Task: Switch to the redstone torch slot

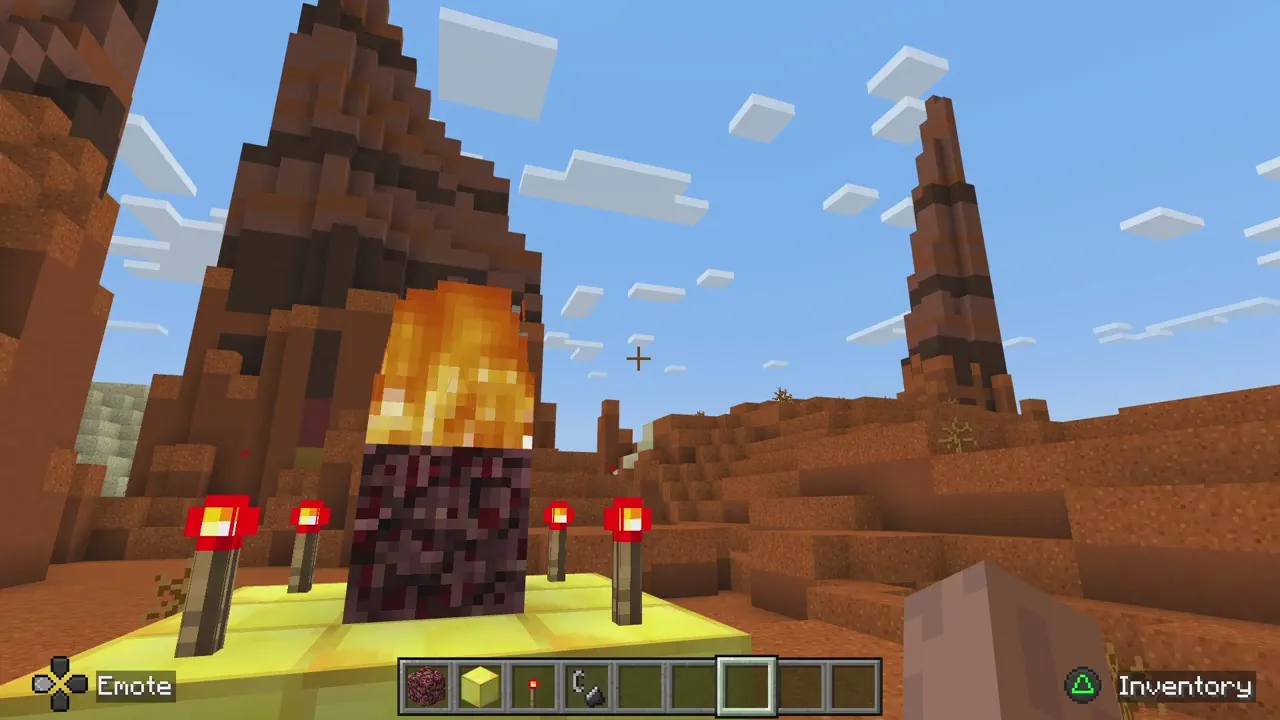Action: pos(533,686)
